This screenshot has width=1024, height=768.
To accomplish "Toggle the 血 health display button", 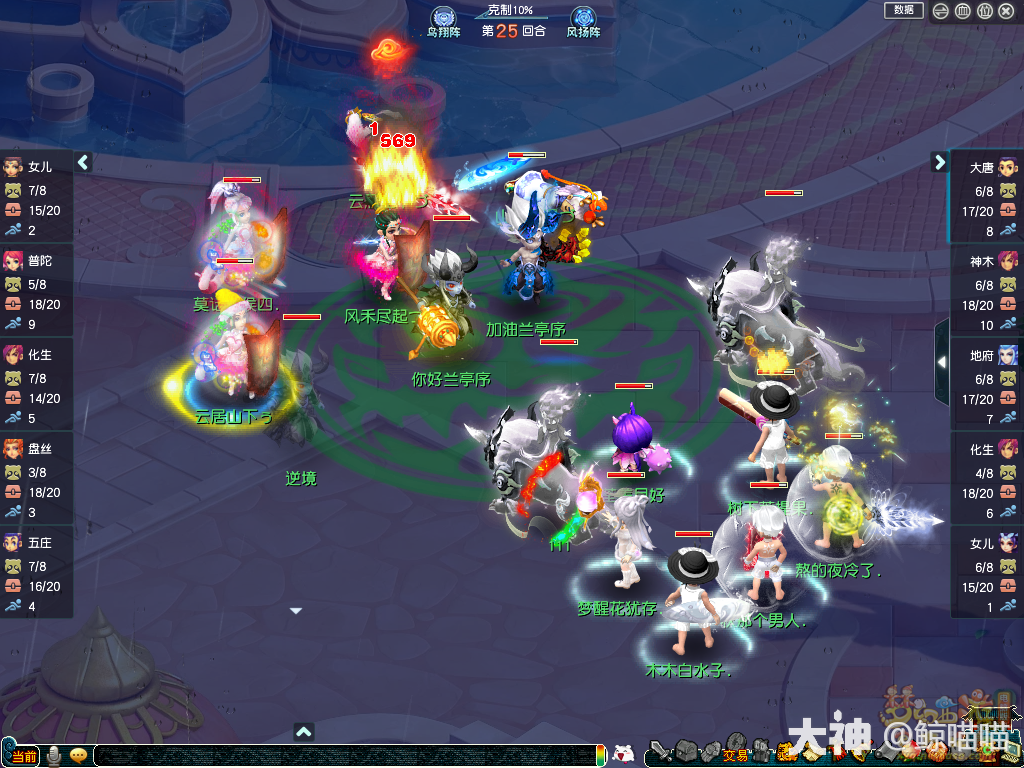I will (x=963, y=11).
